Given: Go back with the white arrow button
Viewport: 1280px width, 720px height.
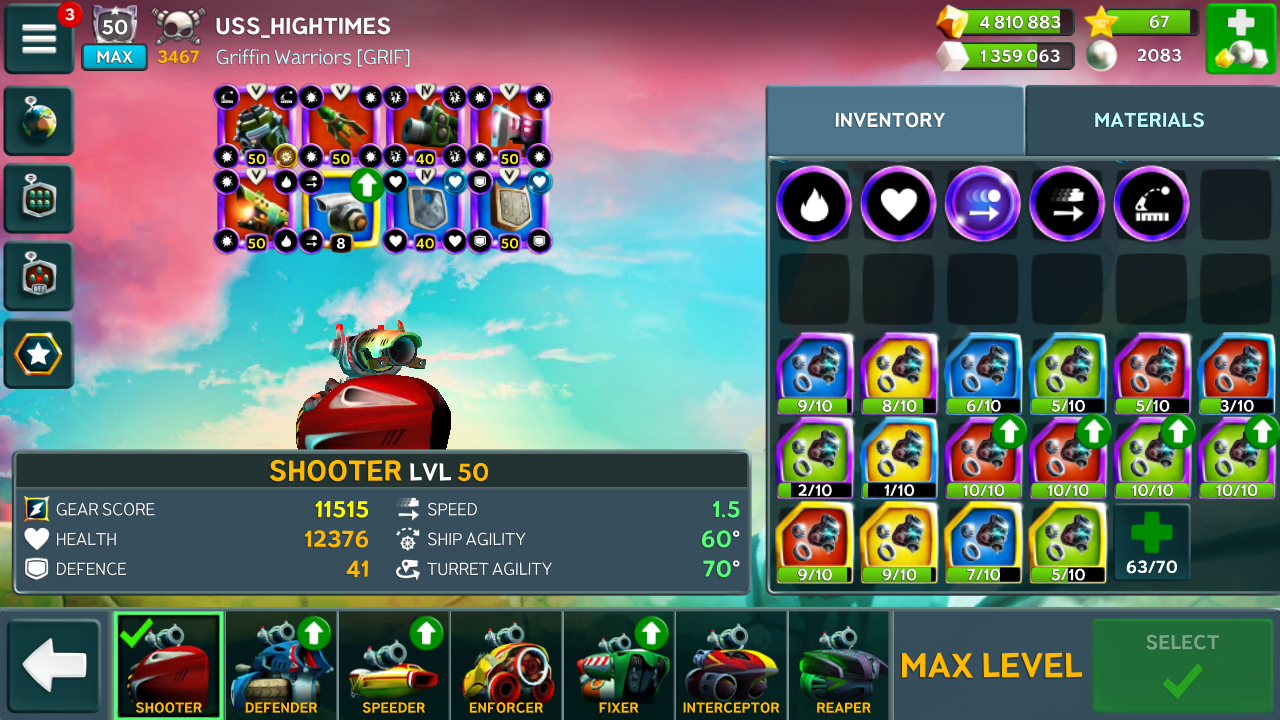Looking at the screenshot, I should coord(55,667).
